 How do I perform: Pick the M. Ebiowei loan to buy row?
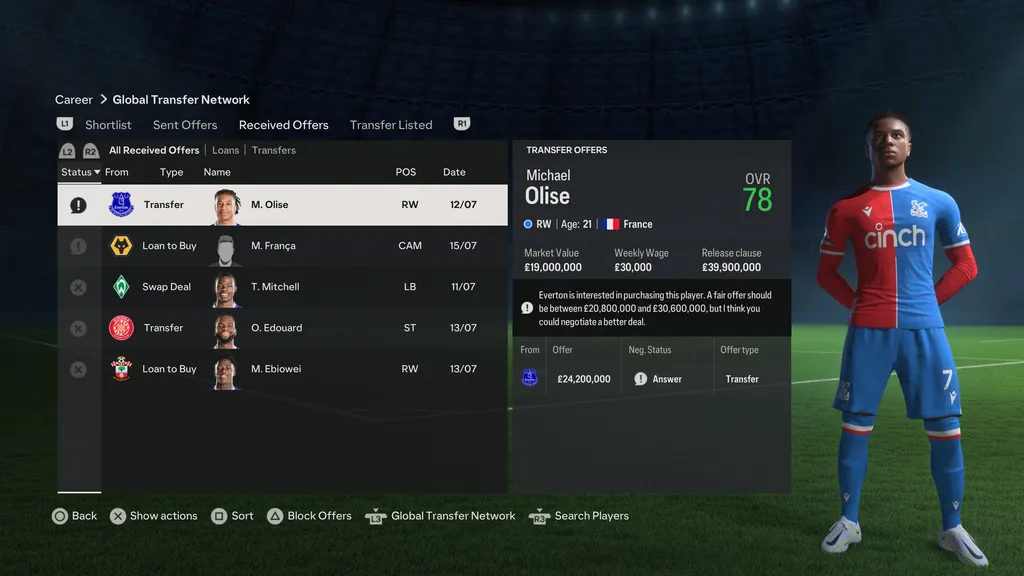pos(282,369)
